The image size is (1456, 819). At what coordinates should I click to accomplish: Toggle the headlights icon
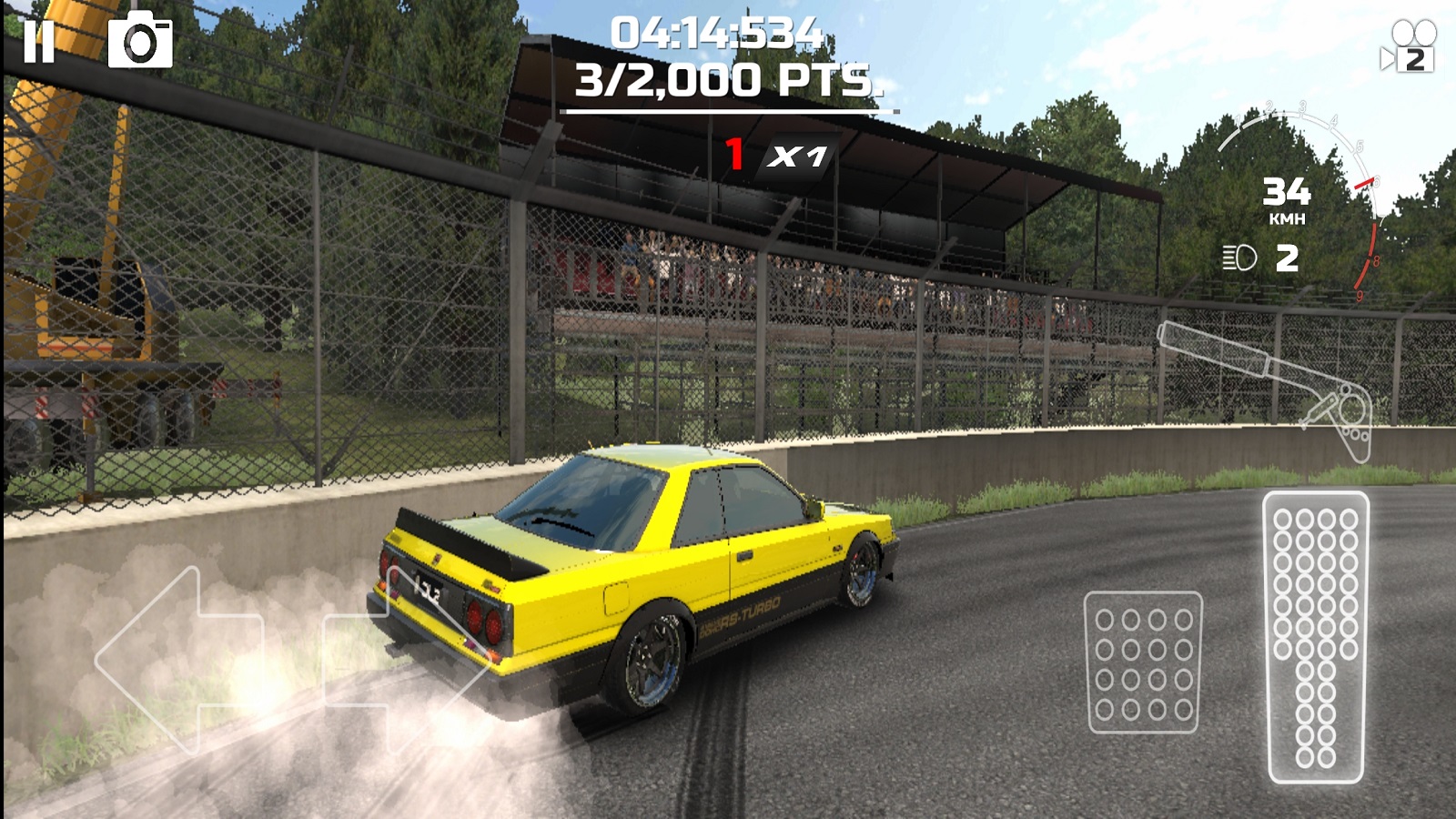[1239, 258]
